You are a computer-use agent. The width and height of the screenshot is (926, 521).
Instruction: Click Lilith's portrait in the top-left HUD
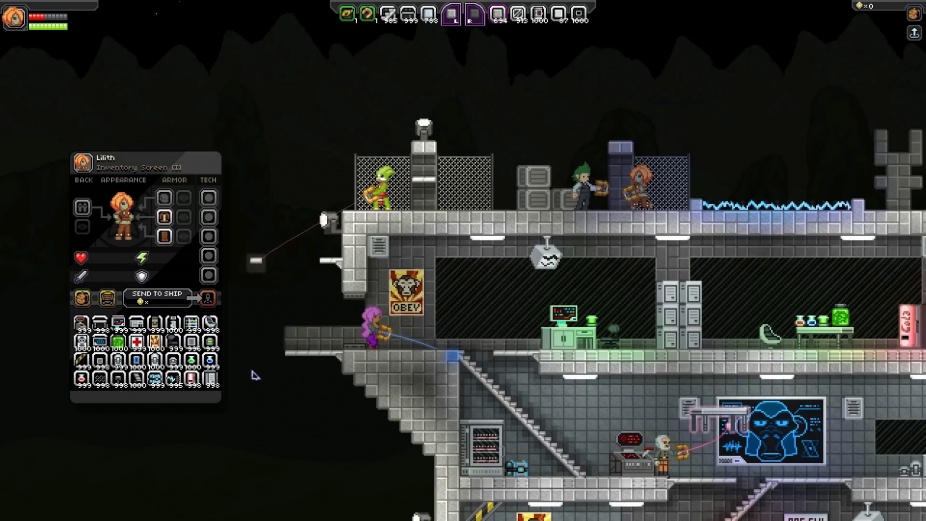(x=14, y=18)
